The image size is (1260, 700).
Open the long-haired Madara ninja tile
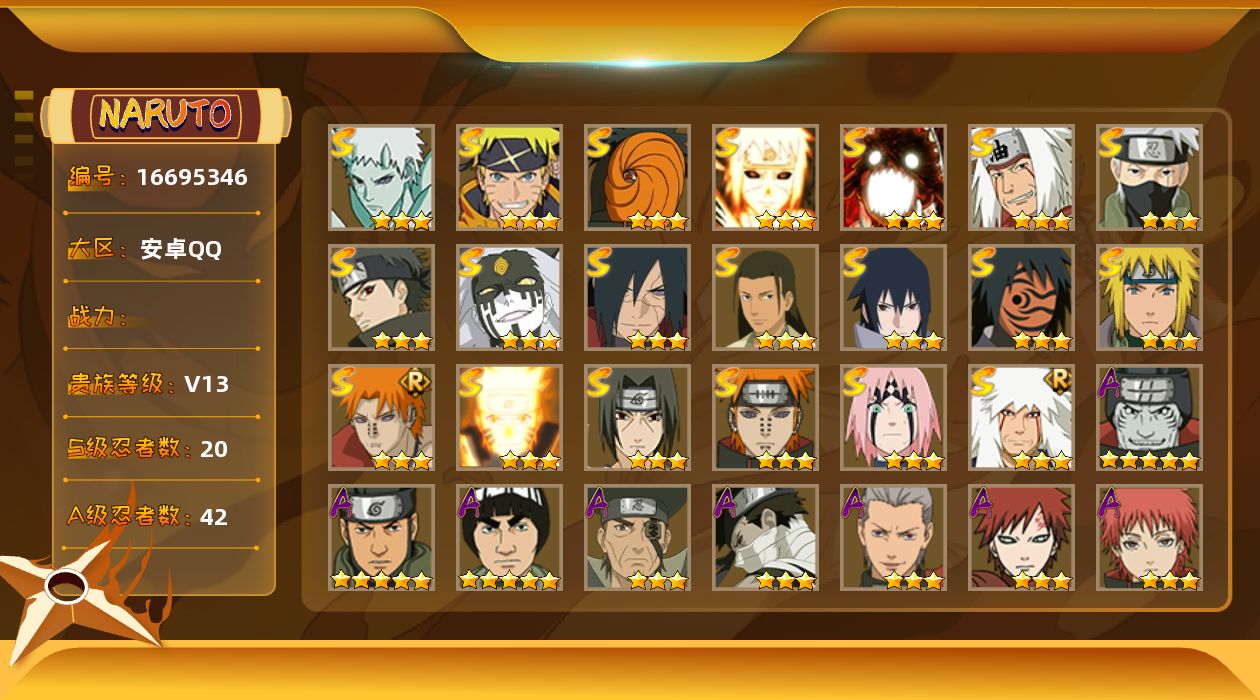pyautogui.click(x=637, y=297)
